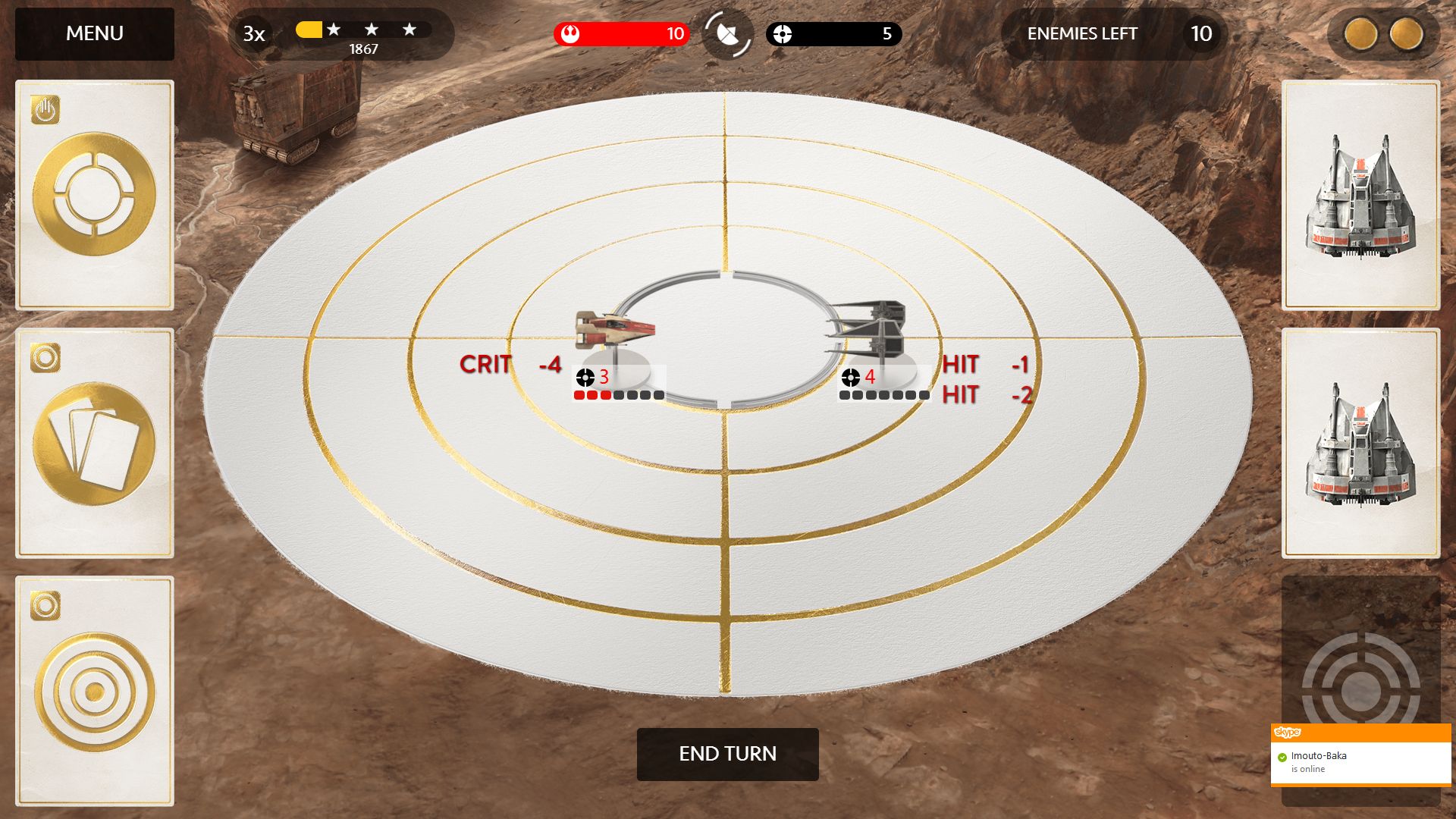This screenshot has width=1456, height=819.
Task: Select the faded crosshair card
Action: pyautogui.click(x=1360, y=667)
